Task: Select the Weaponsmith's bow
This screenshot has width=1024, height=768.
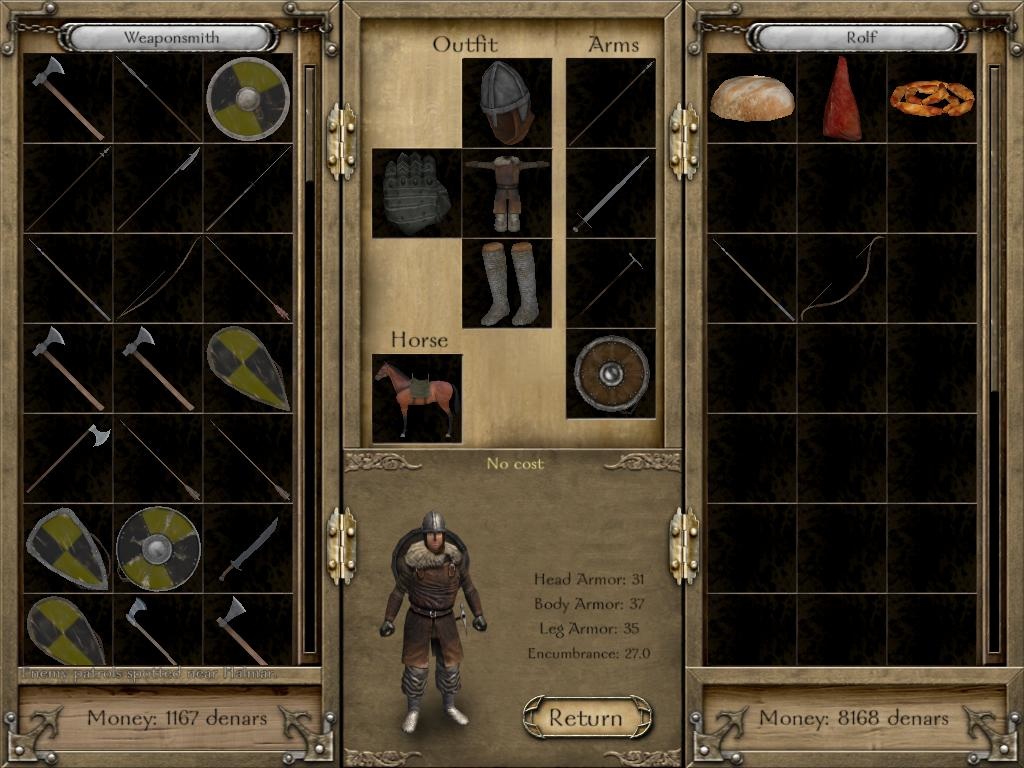Action: pos(158,278)
